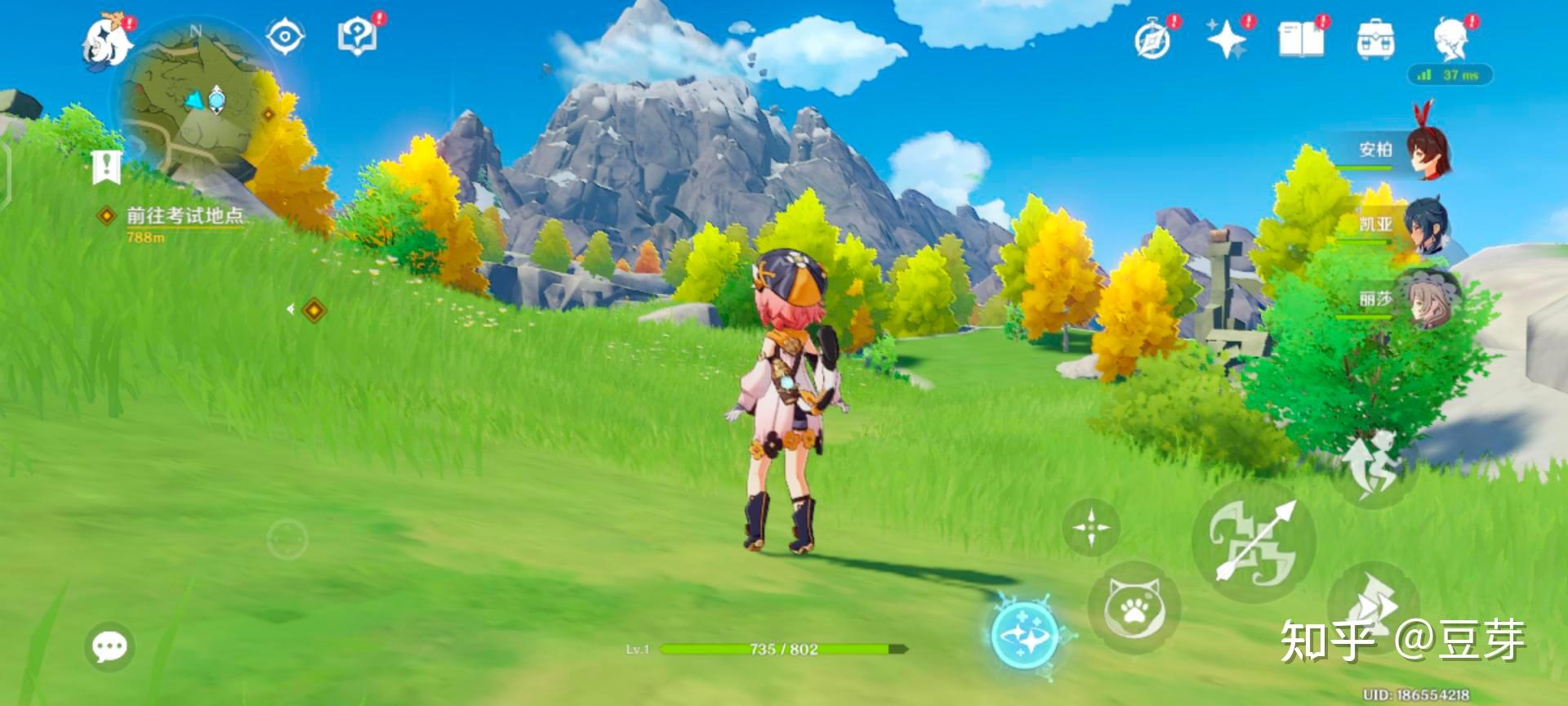The width and height of the screenshot is (1568, 706).
Task: Tap the four-point star aim button
Action: pos(1091,527)
